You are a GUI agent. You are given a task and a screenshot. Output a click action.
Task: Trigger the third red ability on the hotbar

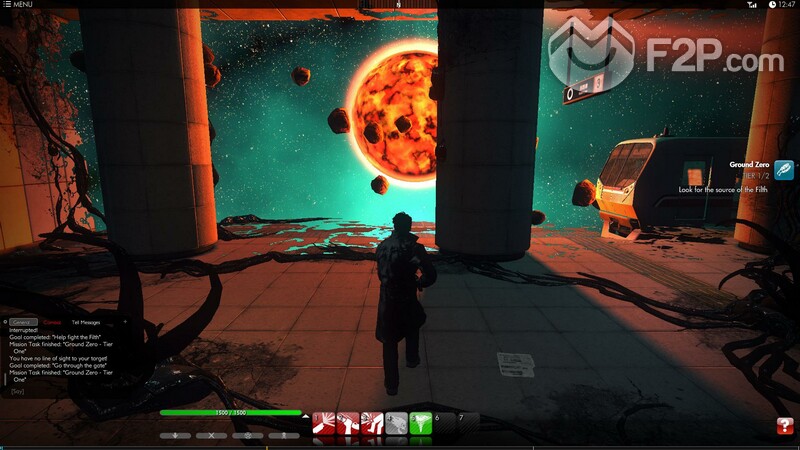pos(372,424)
